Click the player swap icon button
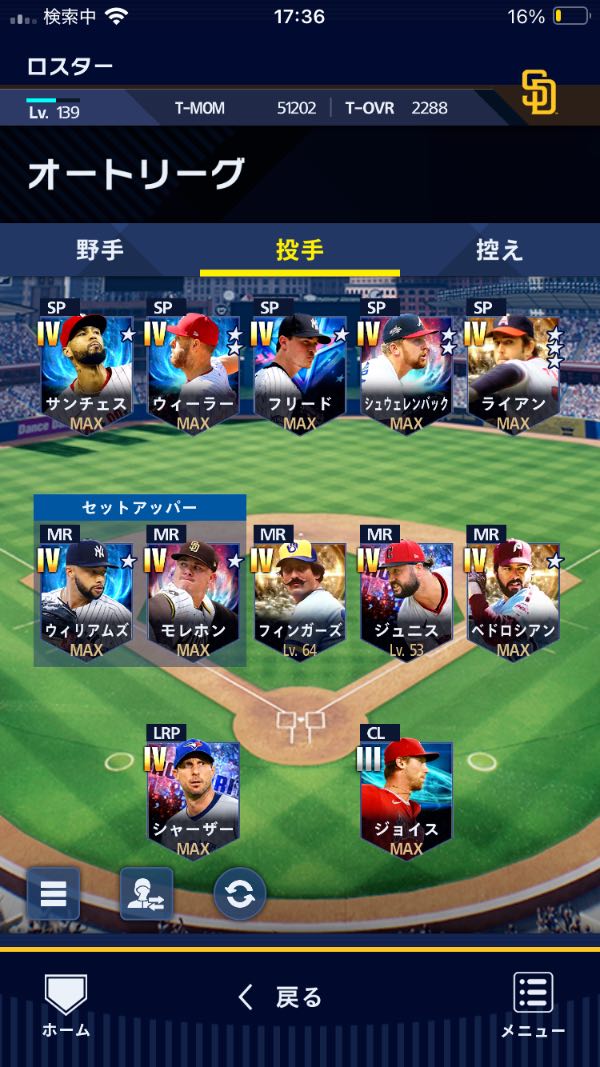 tap(146, 893)
